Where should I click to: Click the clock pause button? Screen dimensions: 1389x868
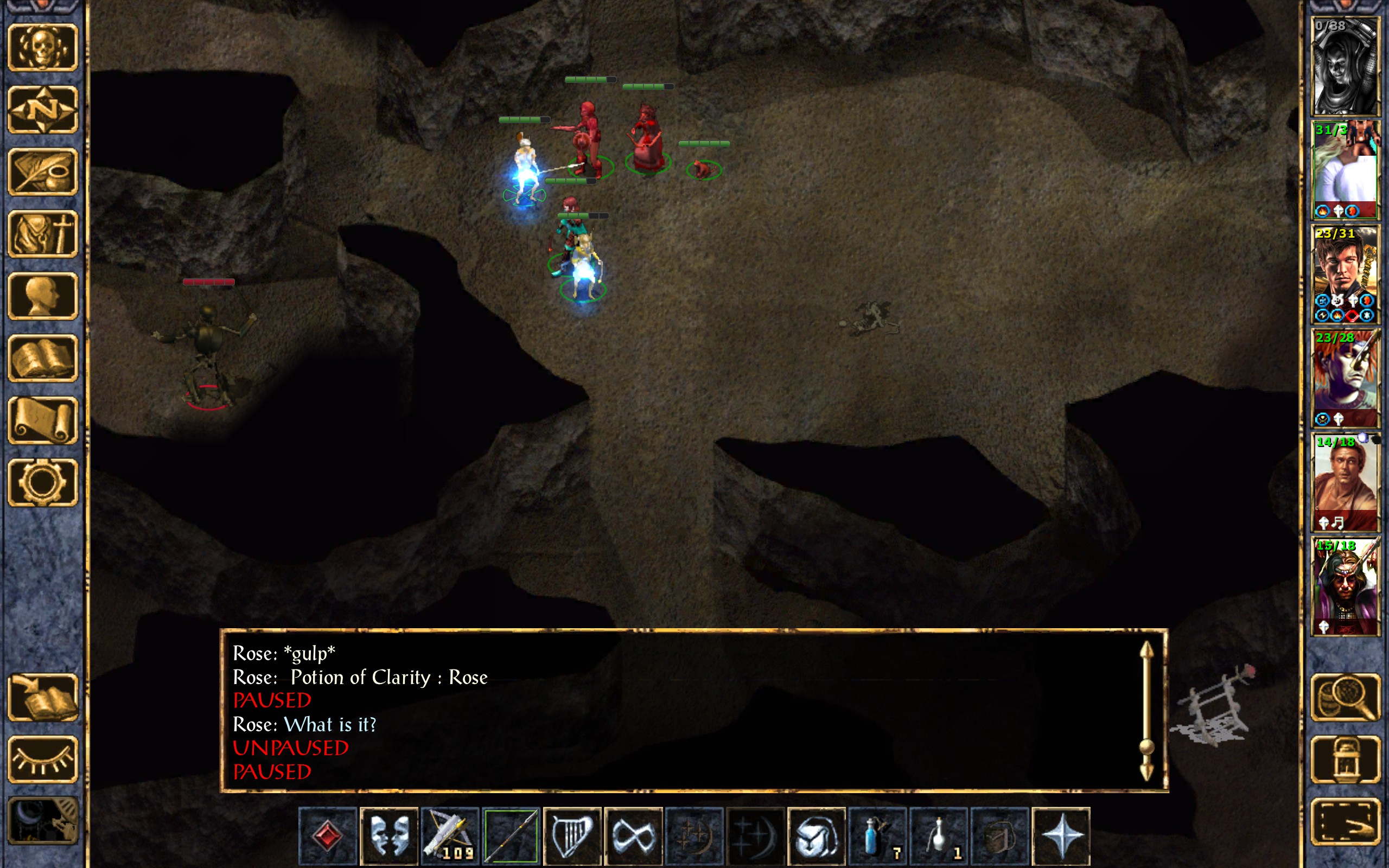(43, 821)
